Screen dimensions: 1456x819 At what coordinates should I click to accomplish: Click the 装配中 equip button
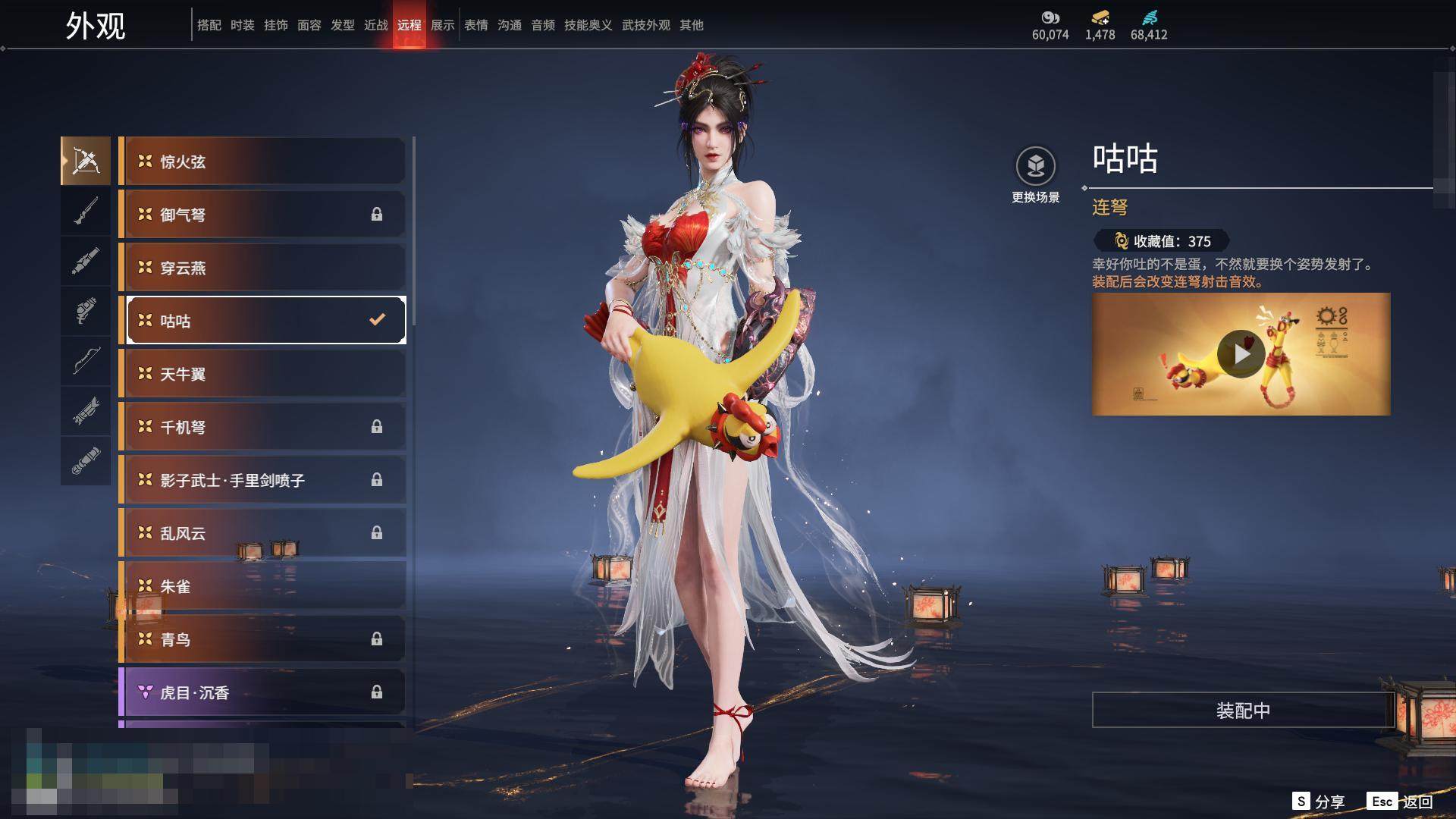coord(1243,711)
